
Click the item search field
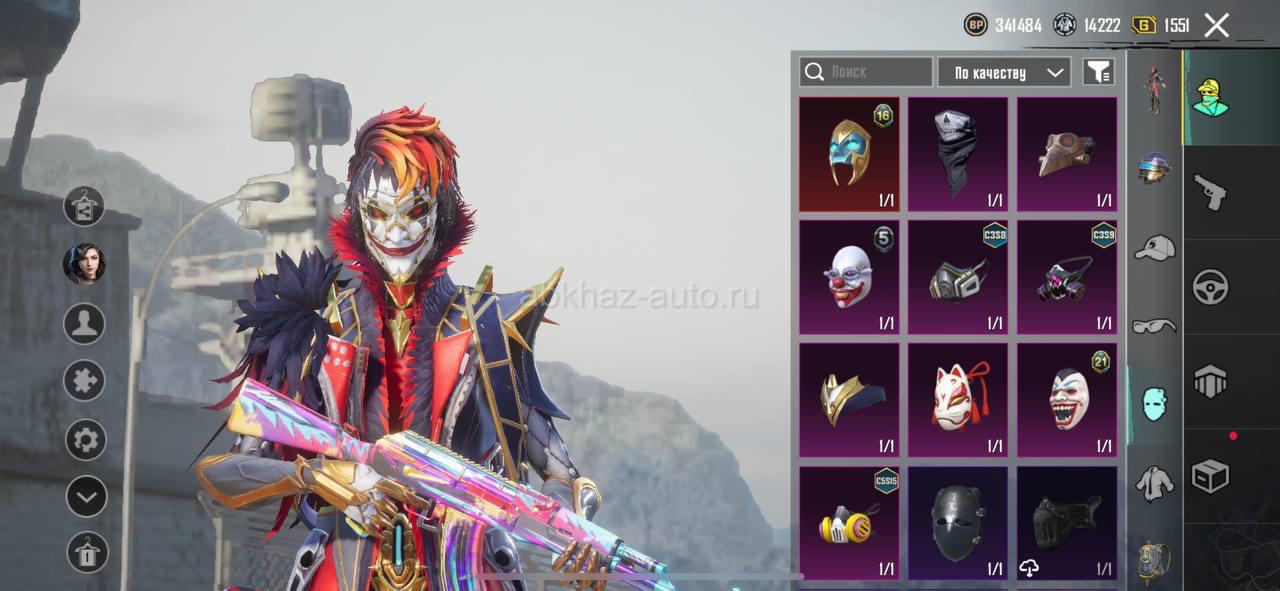click(865, 72)
